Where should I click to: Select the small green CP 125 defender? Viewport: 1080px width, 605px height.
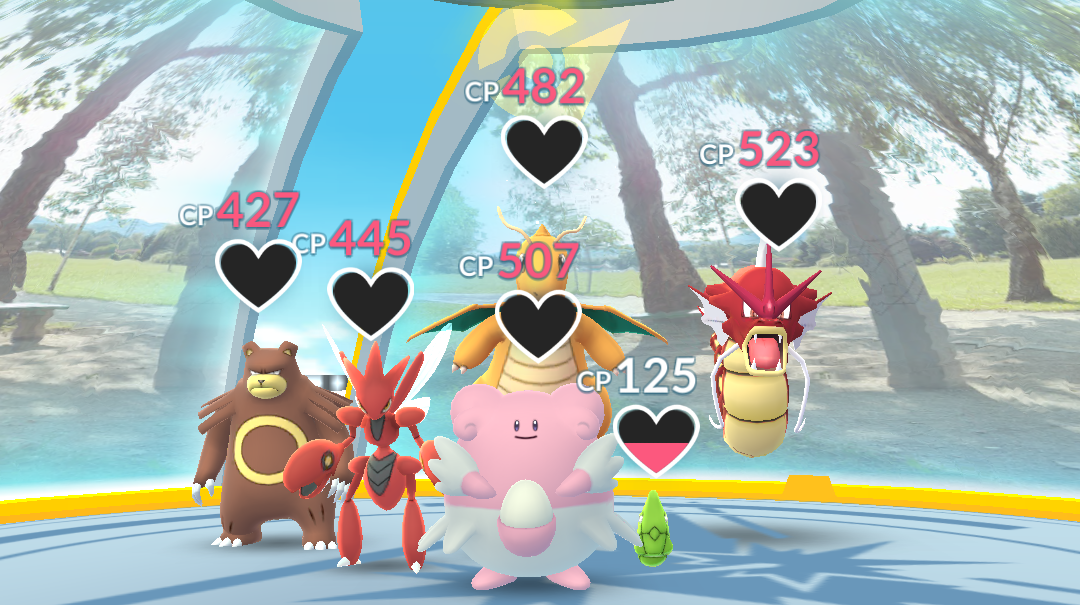click(x=653, y=527)
